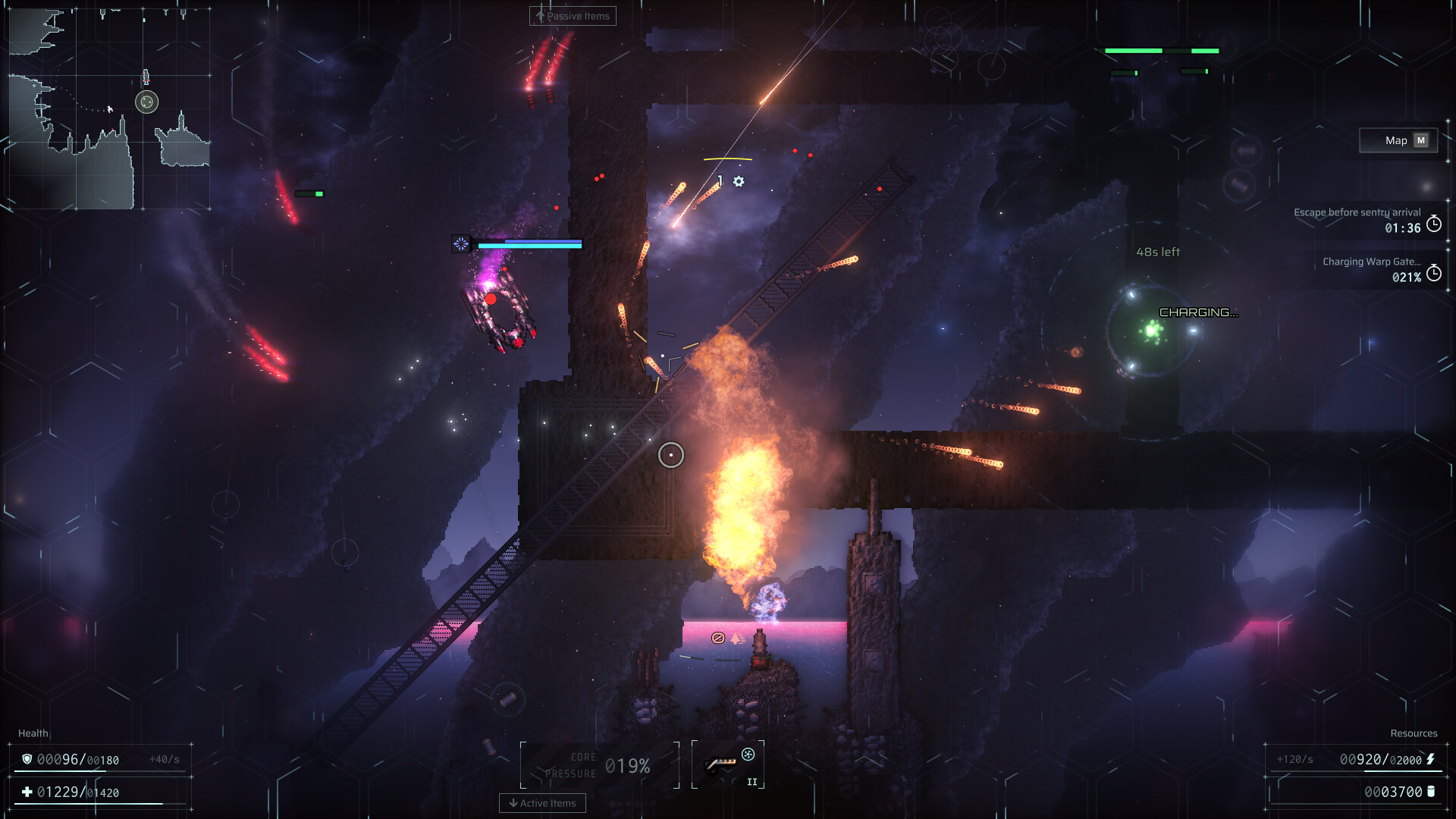Open the Map with the M button
Image resolution: width=1456 pixels, height=819 pixels.
(x=1398, y=140)
